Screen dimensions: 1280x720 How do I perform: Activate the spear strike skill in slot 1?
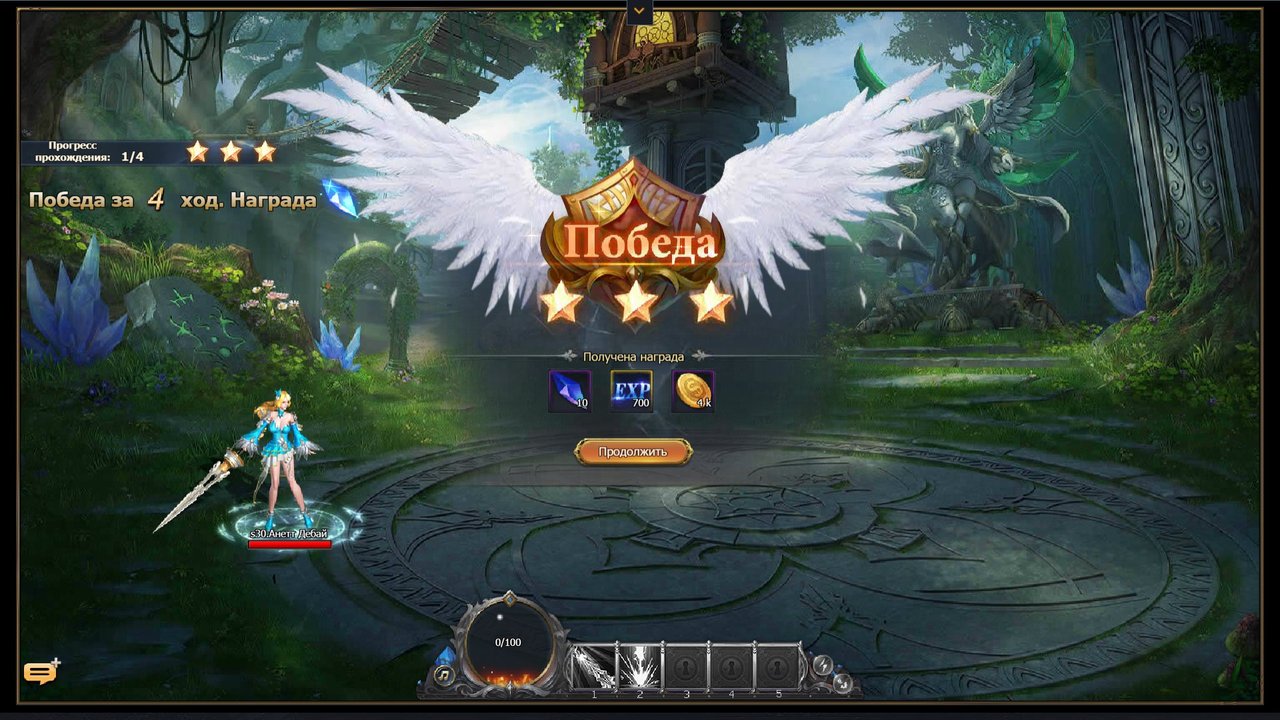593,667
